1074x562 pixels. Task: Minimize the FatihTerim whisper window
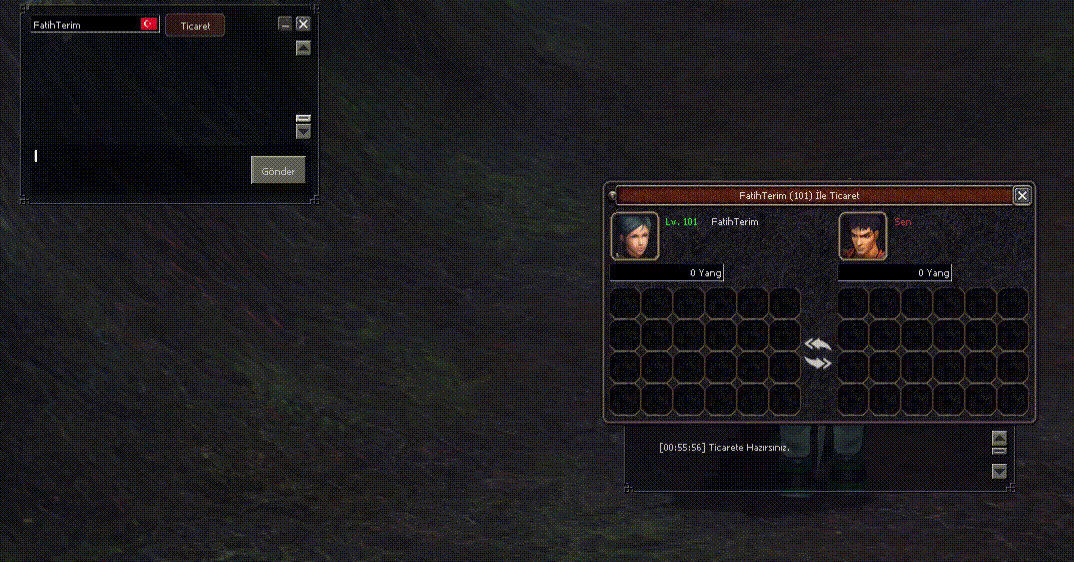tap(285, 24)
